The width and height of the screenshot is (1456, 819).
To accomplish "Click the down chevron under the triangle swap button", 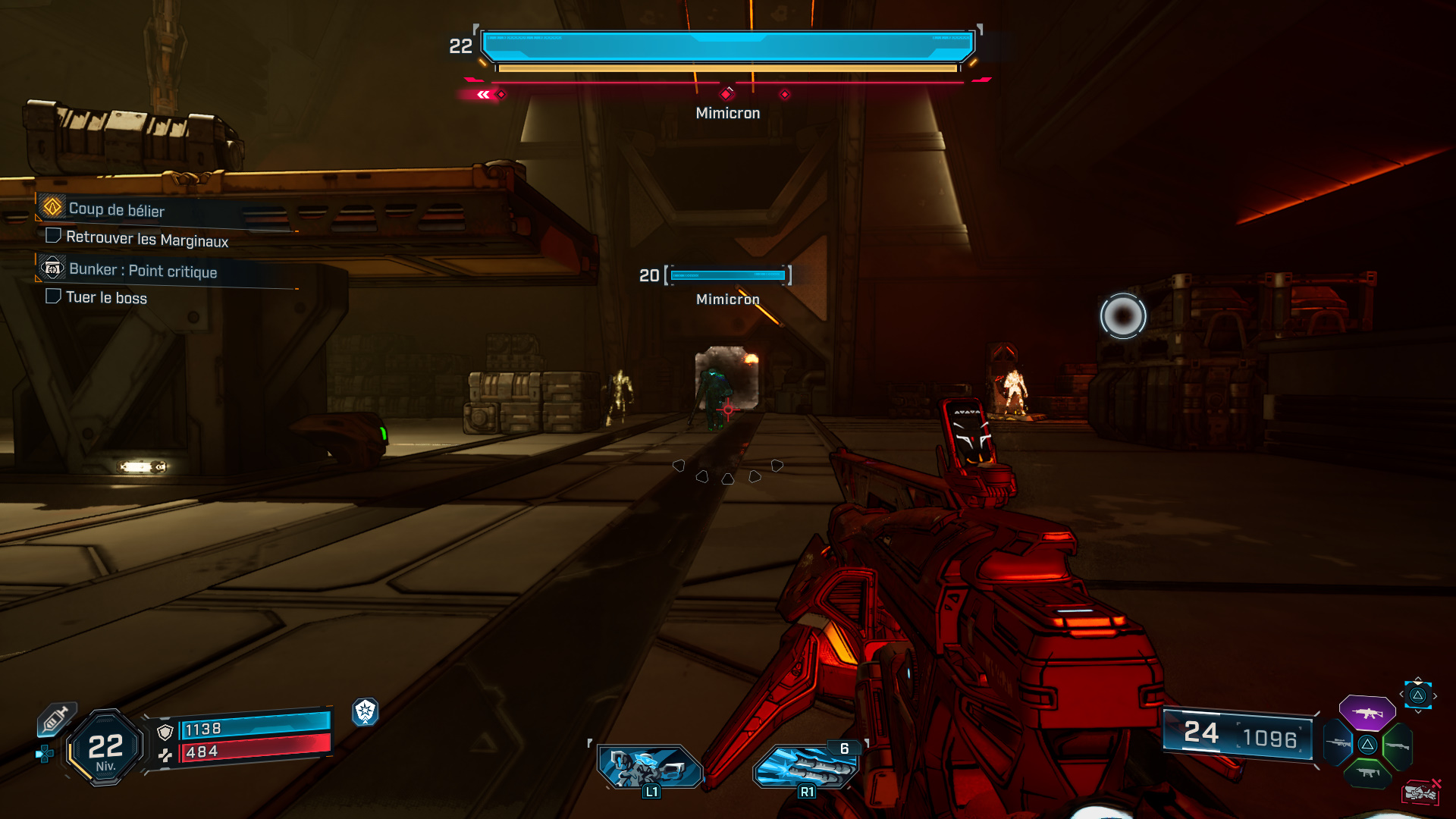I will (x=1418, y=711).
